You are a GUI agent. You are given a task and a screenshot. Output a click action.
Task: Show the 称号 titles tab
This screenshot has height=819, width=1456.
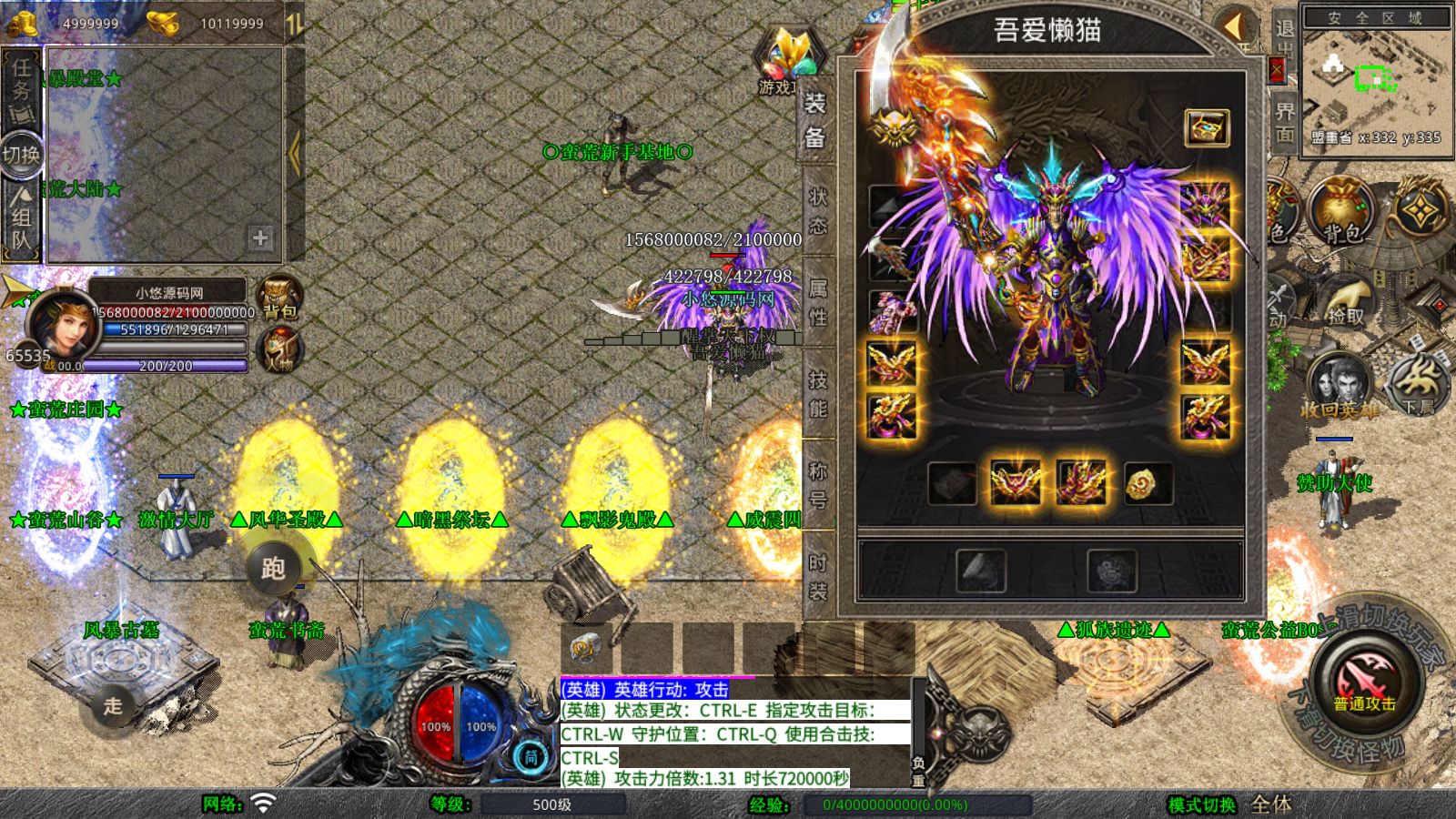coord(817,484)
